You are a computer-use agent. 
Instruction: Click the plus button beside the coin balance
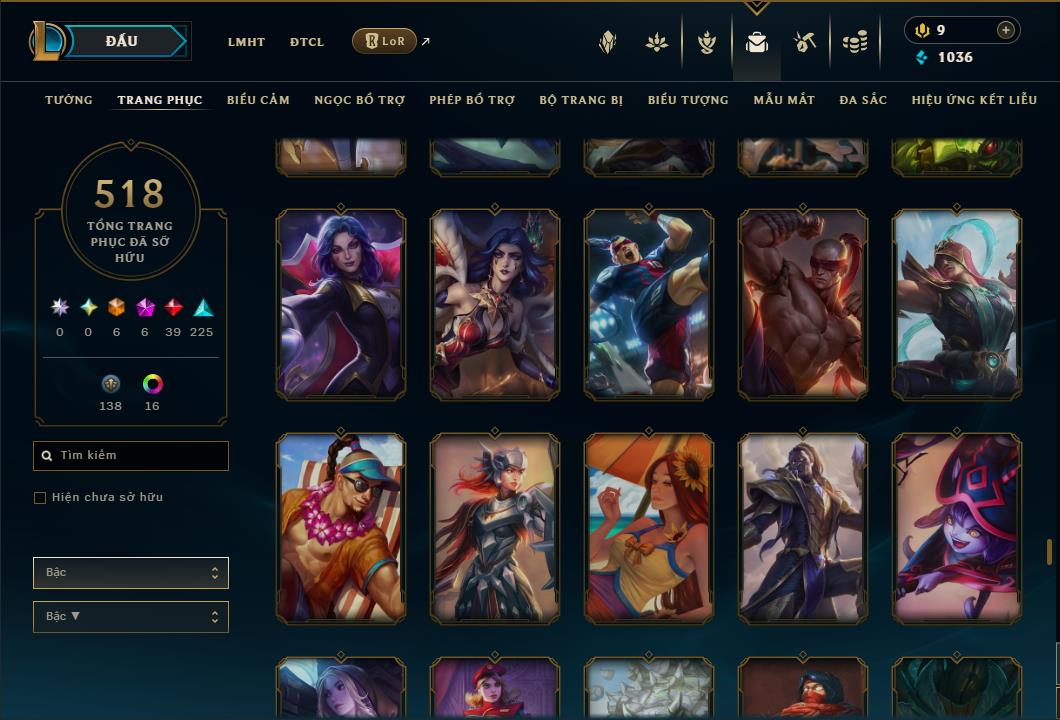point(1006,30)
